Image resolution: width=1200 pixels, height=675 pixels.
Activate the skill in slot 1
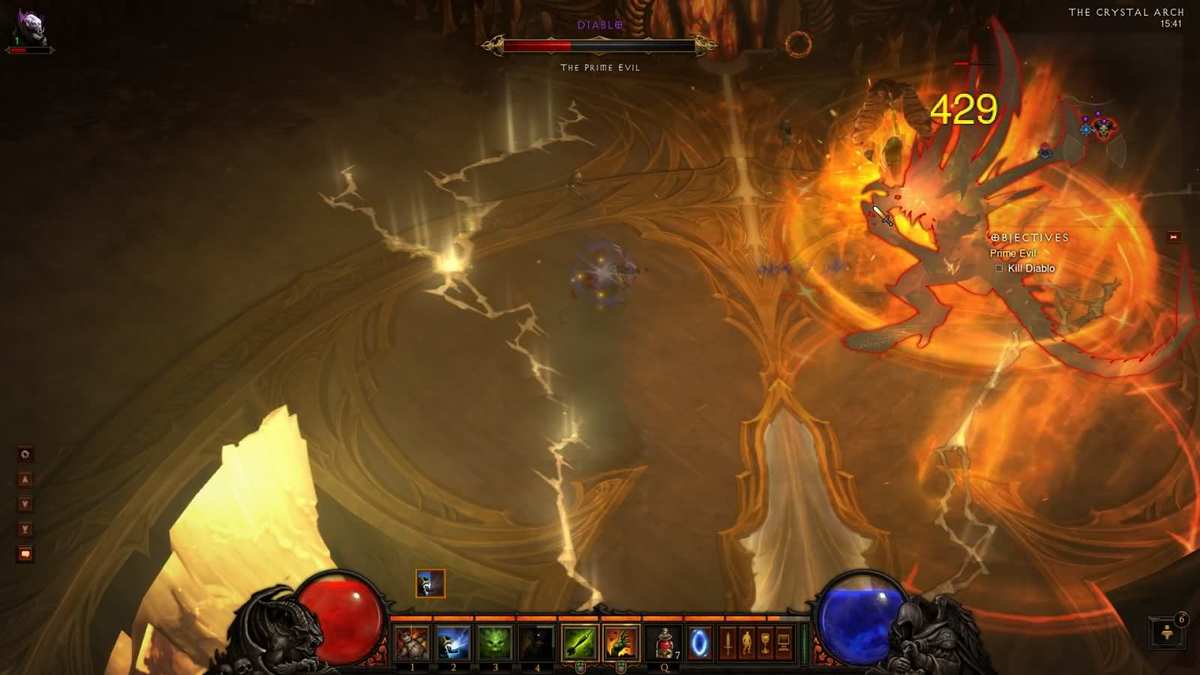coord(412,642)
